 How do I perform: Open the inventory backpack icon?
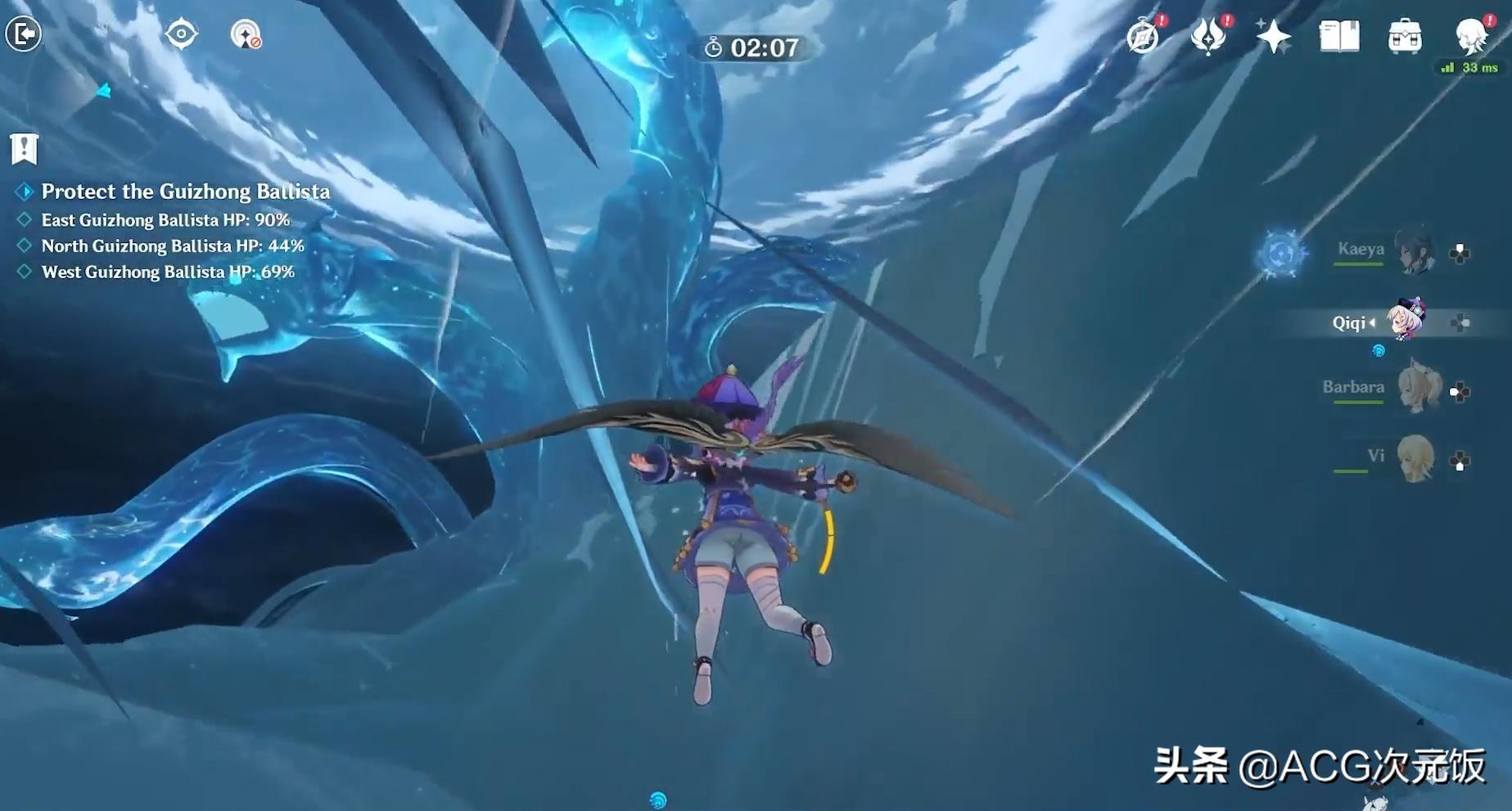pos(1405,37)
